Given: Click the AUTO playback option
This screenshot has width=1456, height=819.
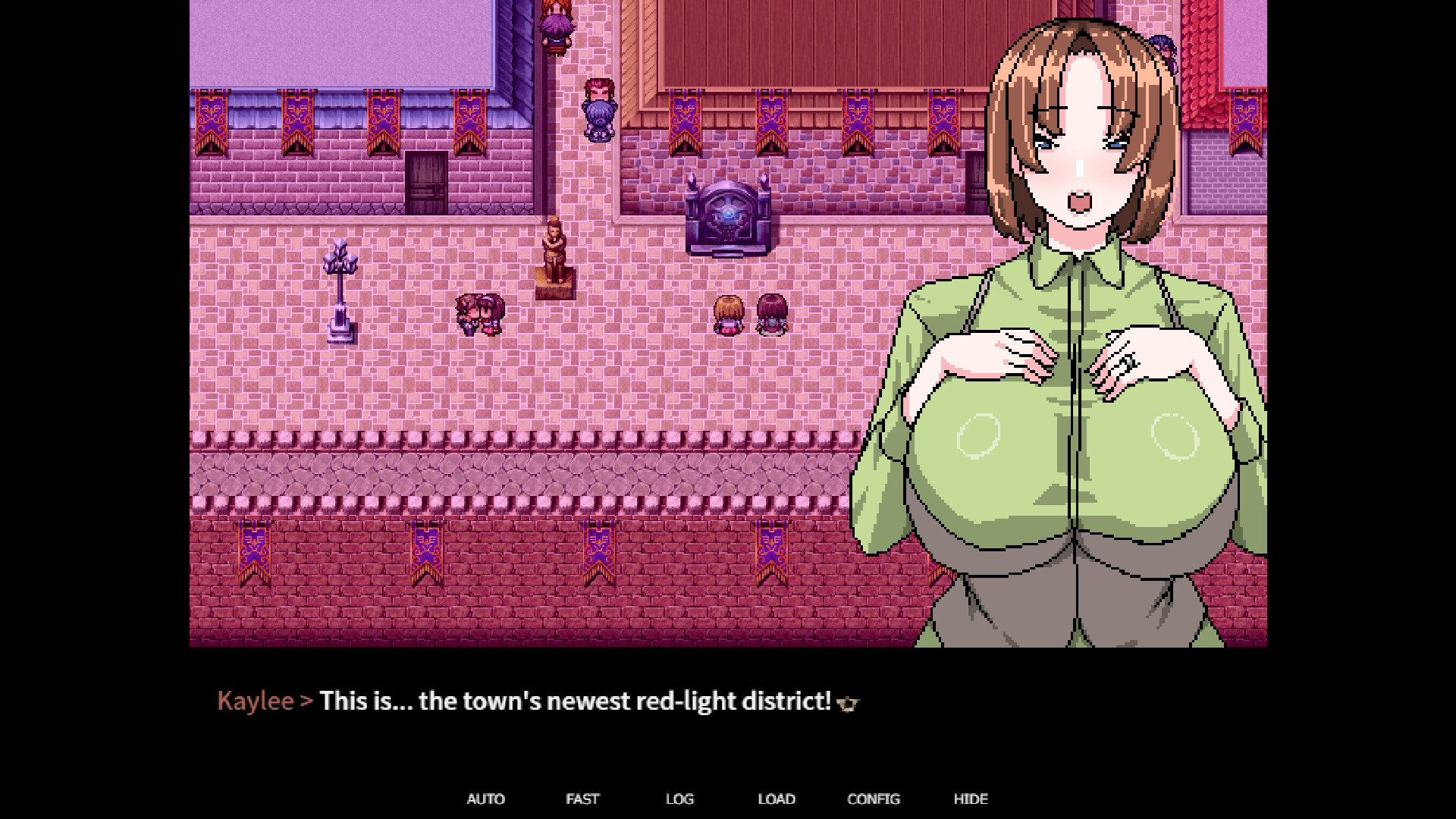Looking at the screenshot, I should (486, 799).
